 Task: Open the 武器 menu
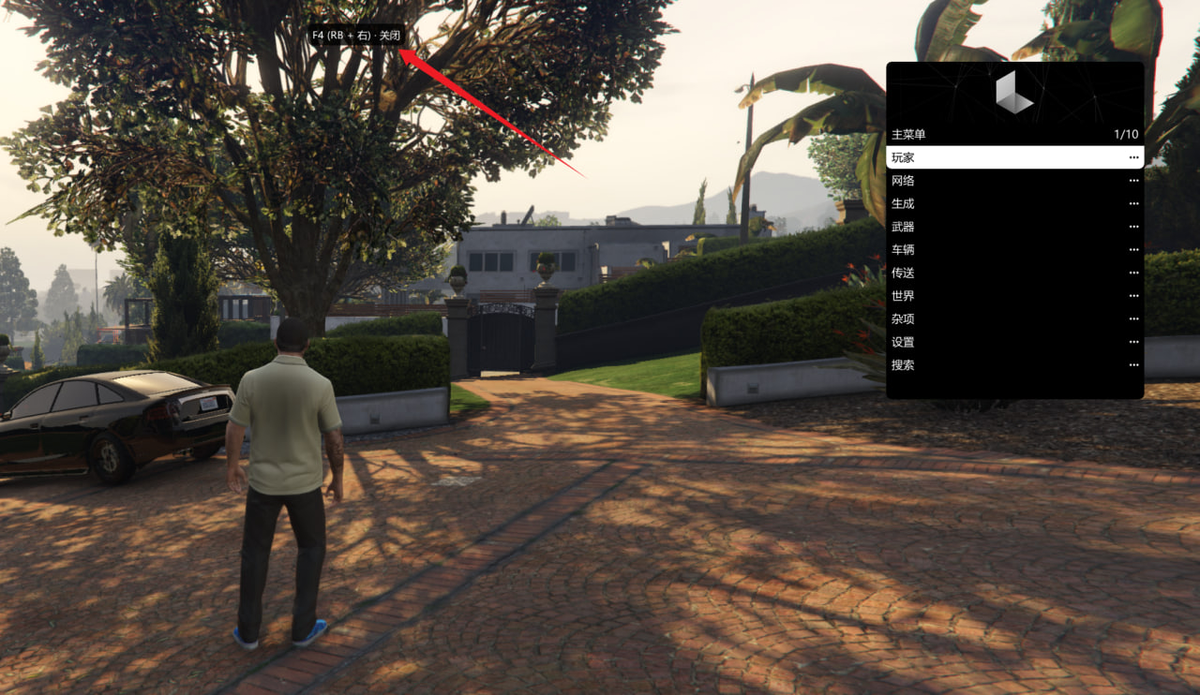[1014, 227]
